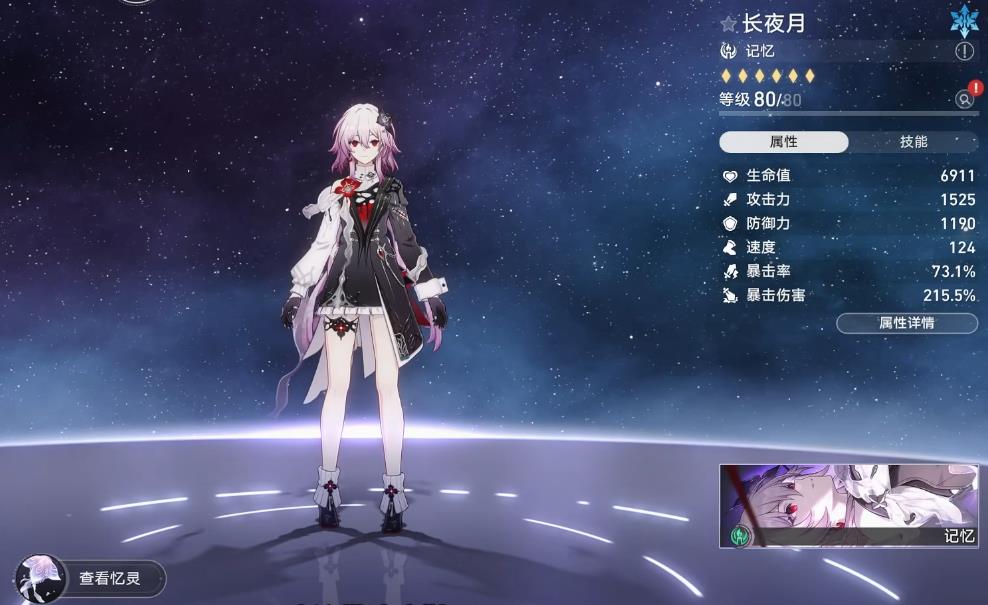988x605 pixels.
Task: Open 属性详情 attribute details
Action: 906,323
